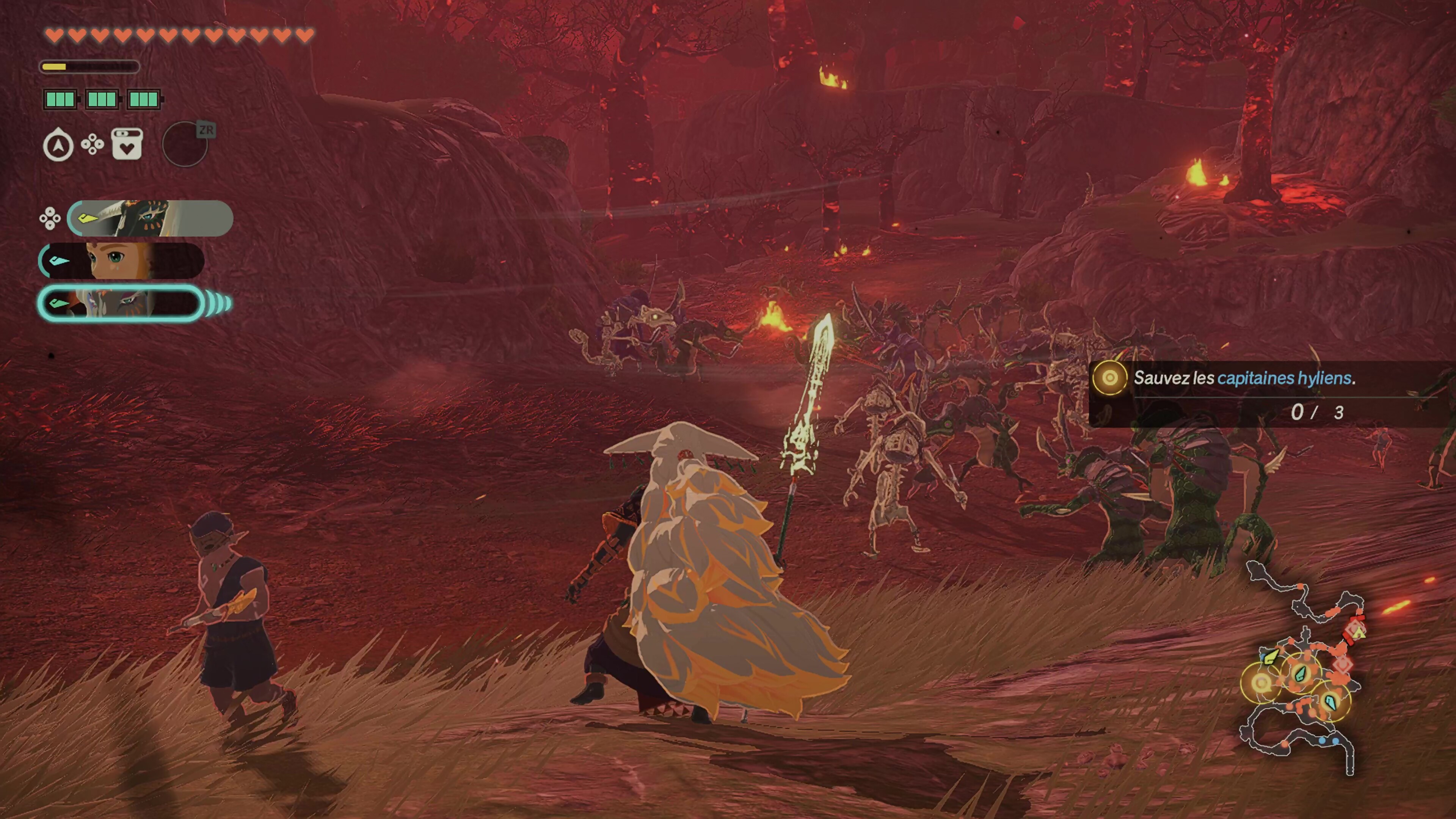The width and height of the screenshot is (1456, 819).
Task: Select Zelda's character portrait
Action: 121,260
